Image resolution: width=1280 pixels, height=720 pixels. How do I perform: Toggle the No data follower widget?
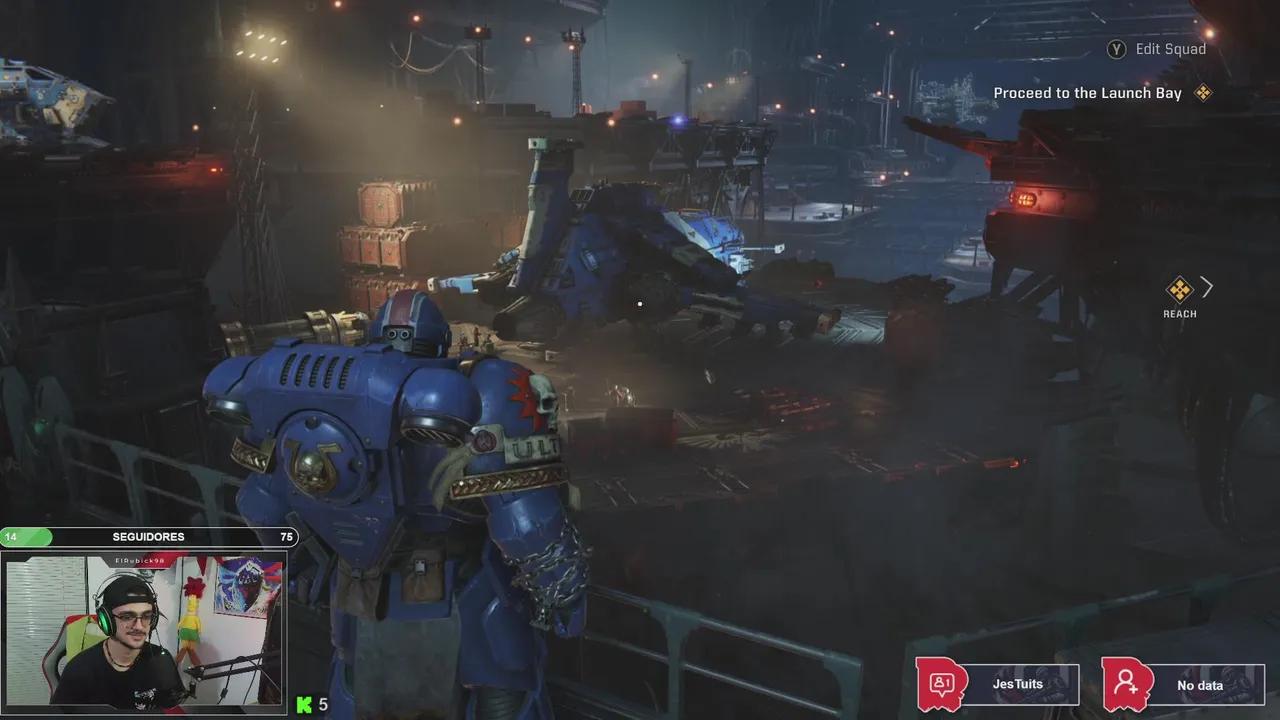pos(1199,685)
